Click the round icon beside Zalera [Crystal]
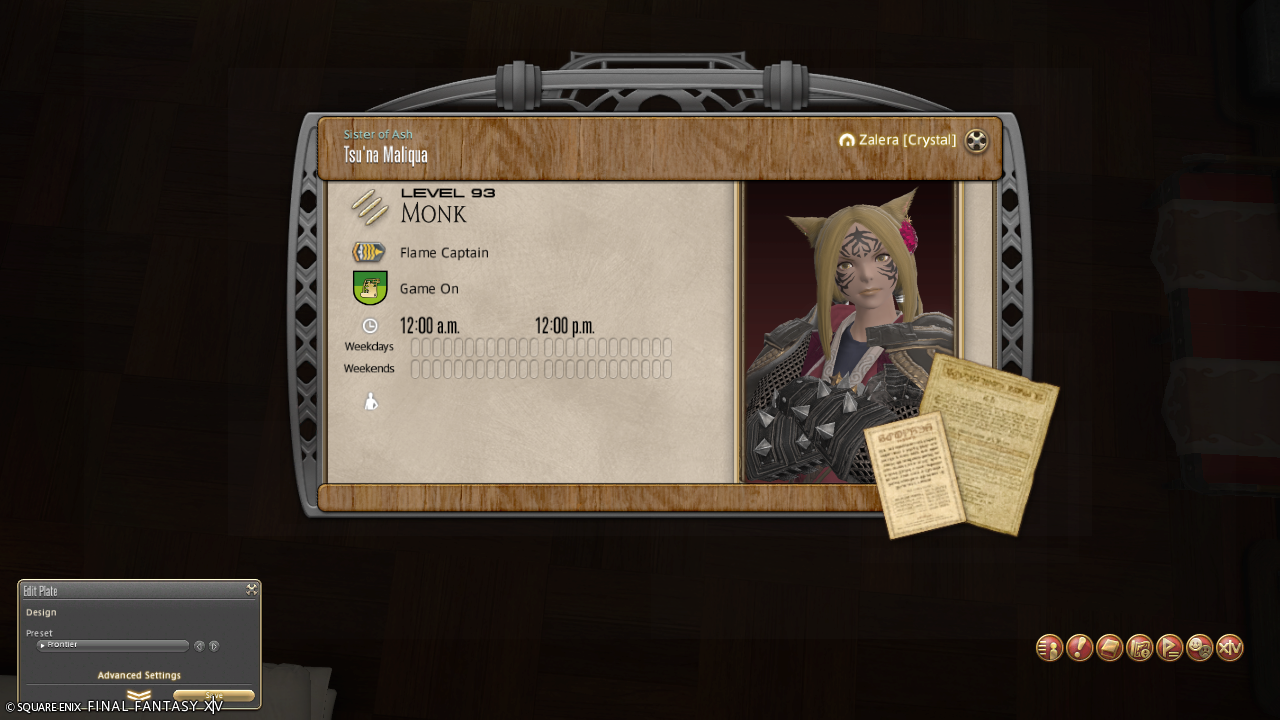The height and width of the screenshot is (720, 1280). pyautogui.click(x=976, y=141)
